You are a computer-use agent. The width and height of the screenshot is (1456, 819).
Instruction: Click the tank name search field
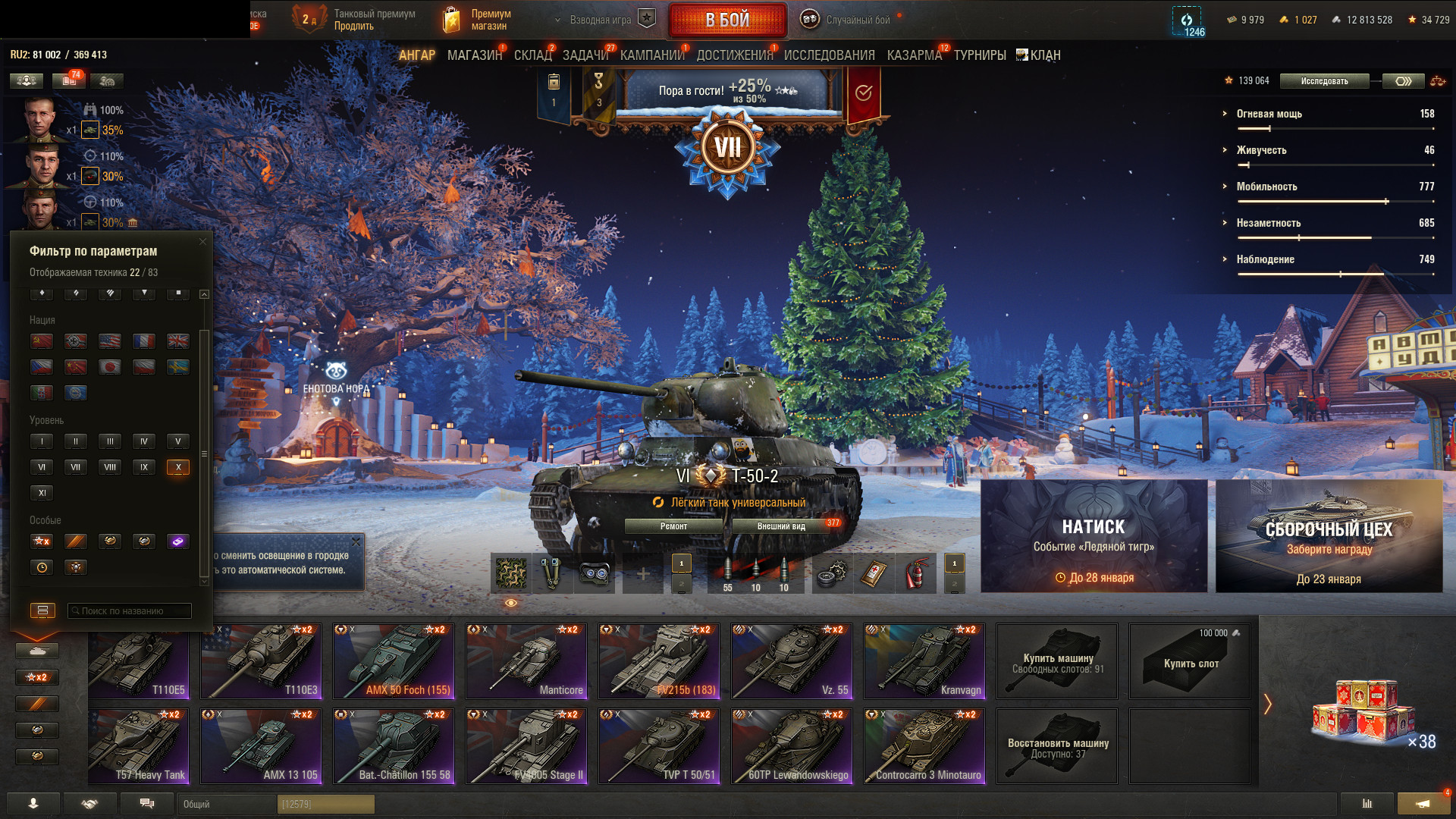[130, 610]
